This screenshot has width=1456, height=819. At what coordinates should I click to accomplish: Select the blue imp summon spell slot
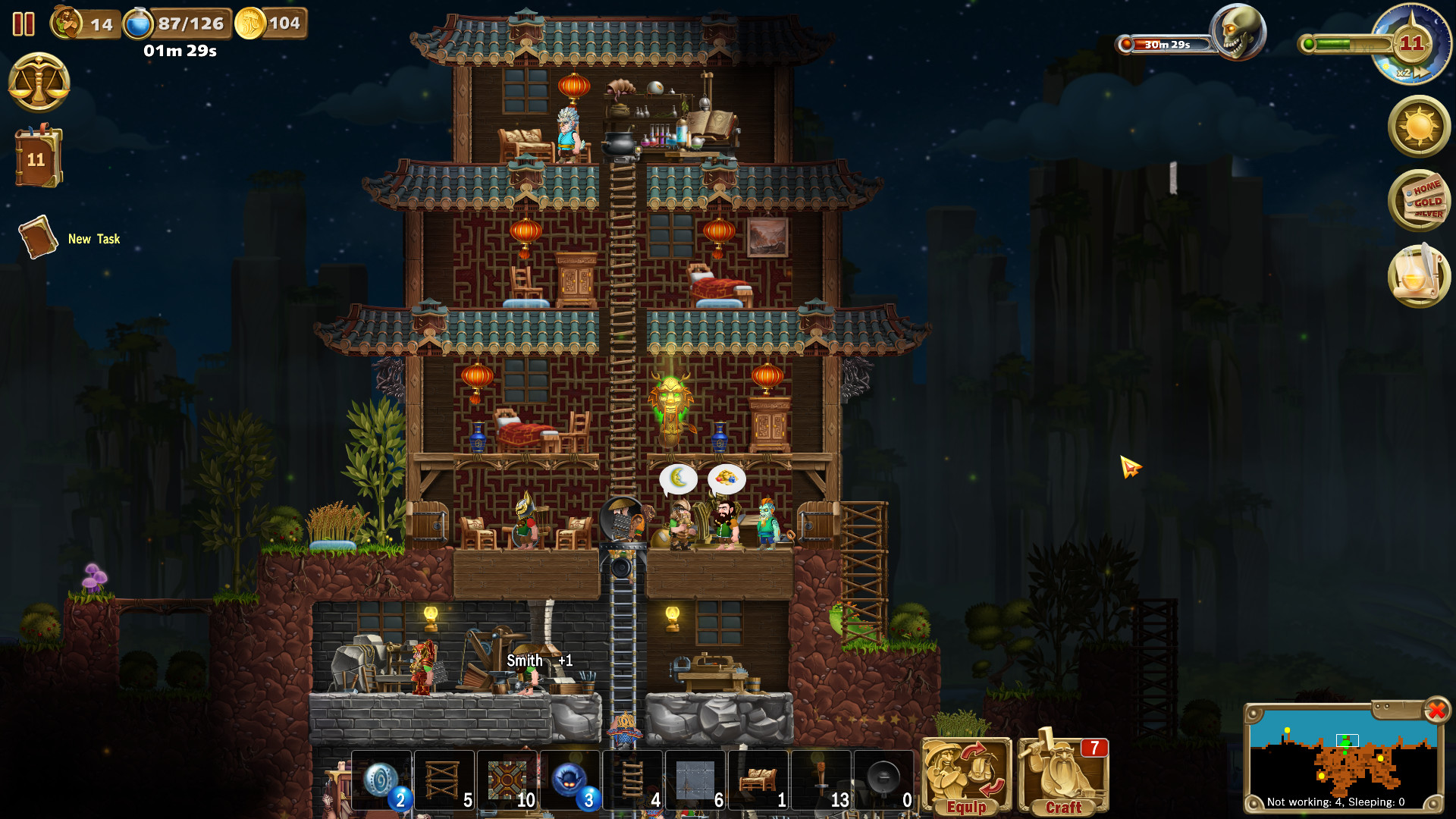tap(570, 780)
